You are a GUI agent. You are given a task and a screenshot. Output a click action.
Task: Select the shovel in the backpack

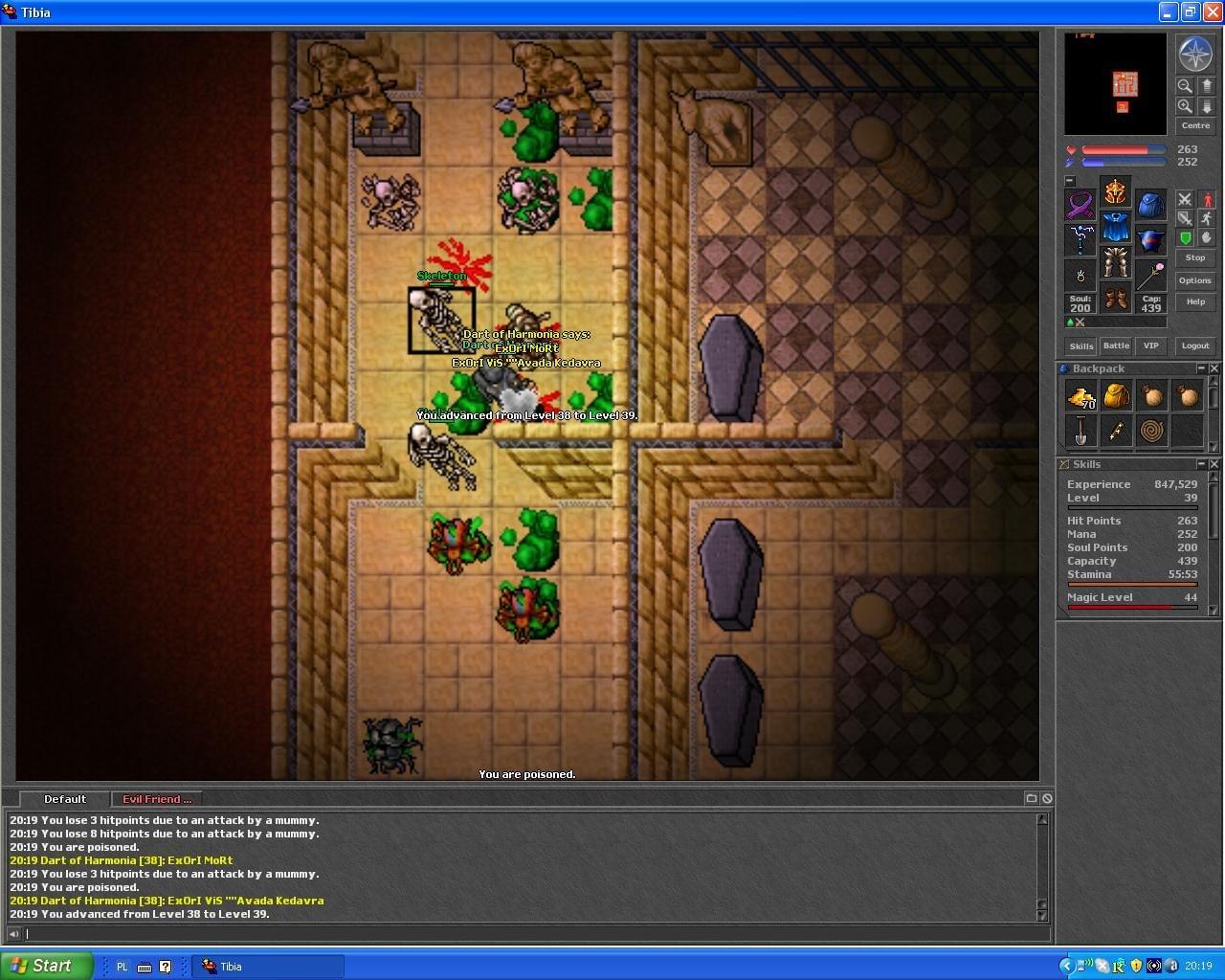coord(1081,431)
